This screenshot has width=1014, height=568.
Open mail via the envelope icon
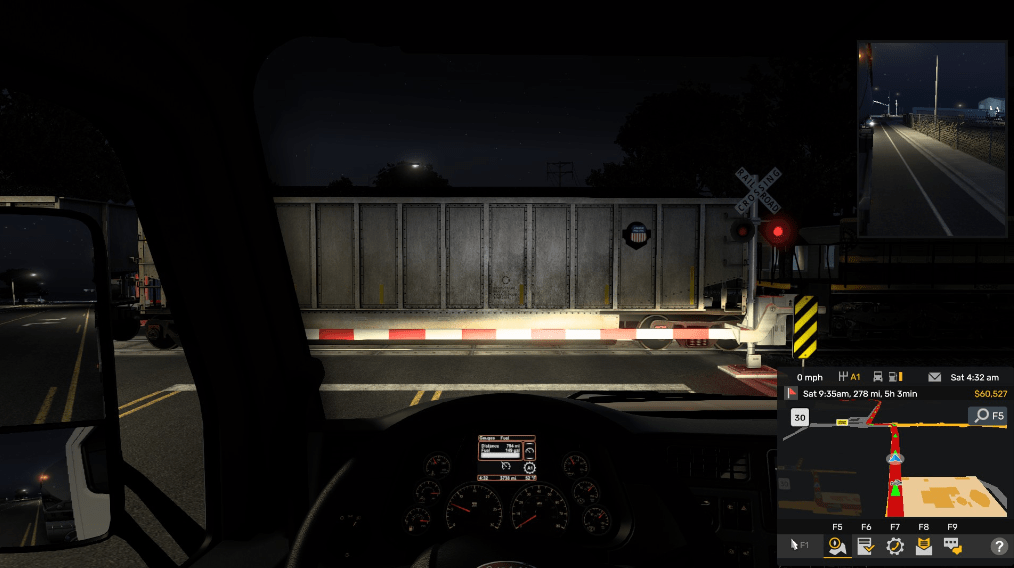tap(935, 377)
